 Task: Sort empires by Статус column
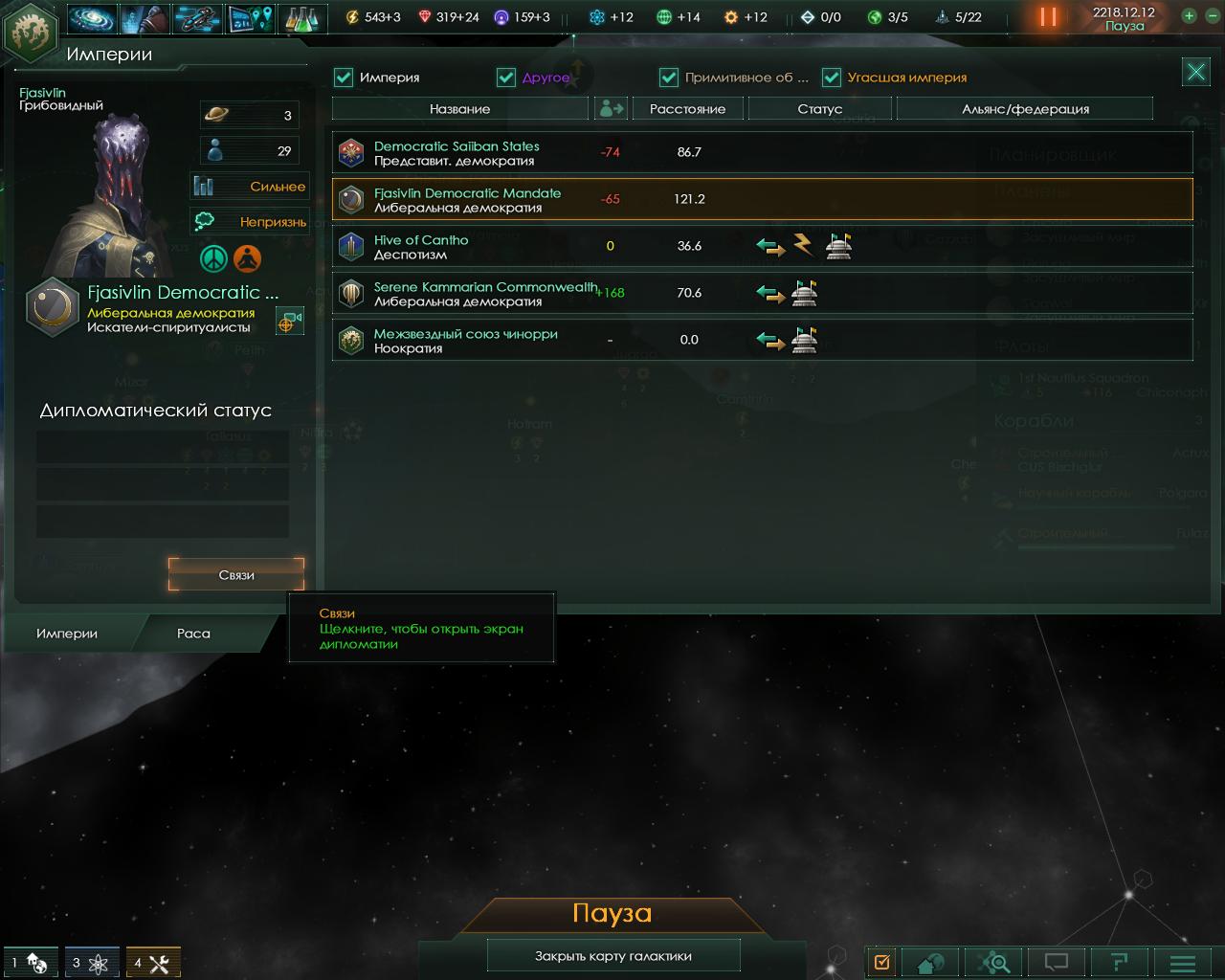(819, 109)
